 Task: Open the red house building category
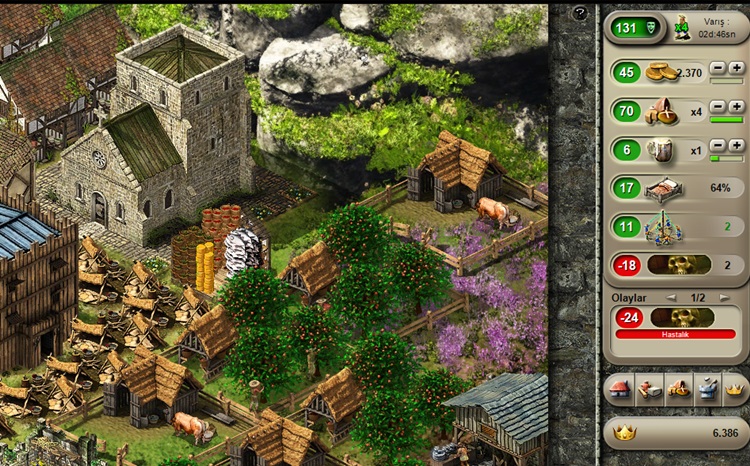pyautogui.click(x=617, y=389)
